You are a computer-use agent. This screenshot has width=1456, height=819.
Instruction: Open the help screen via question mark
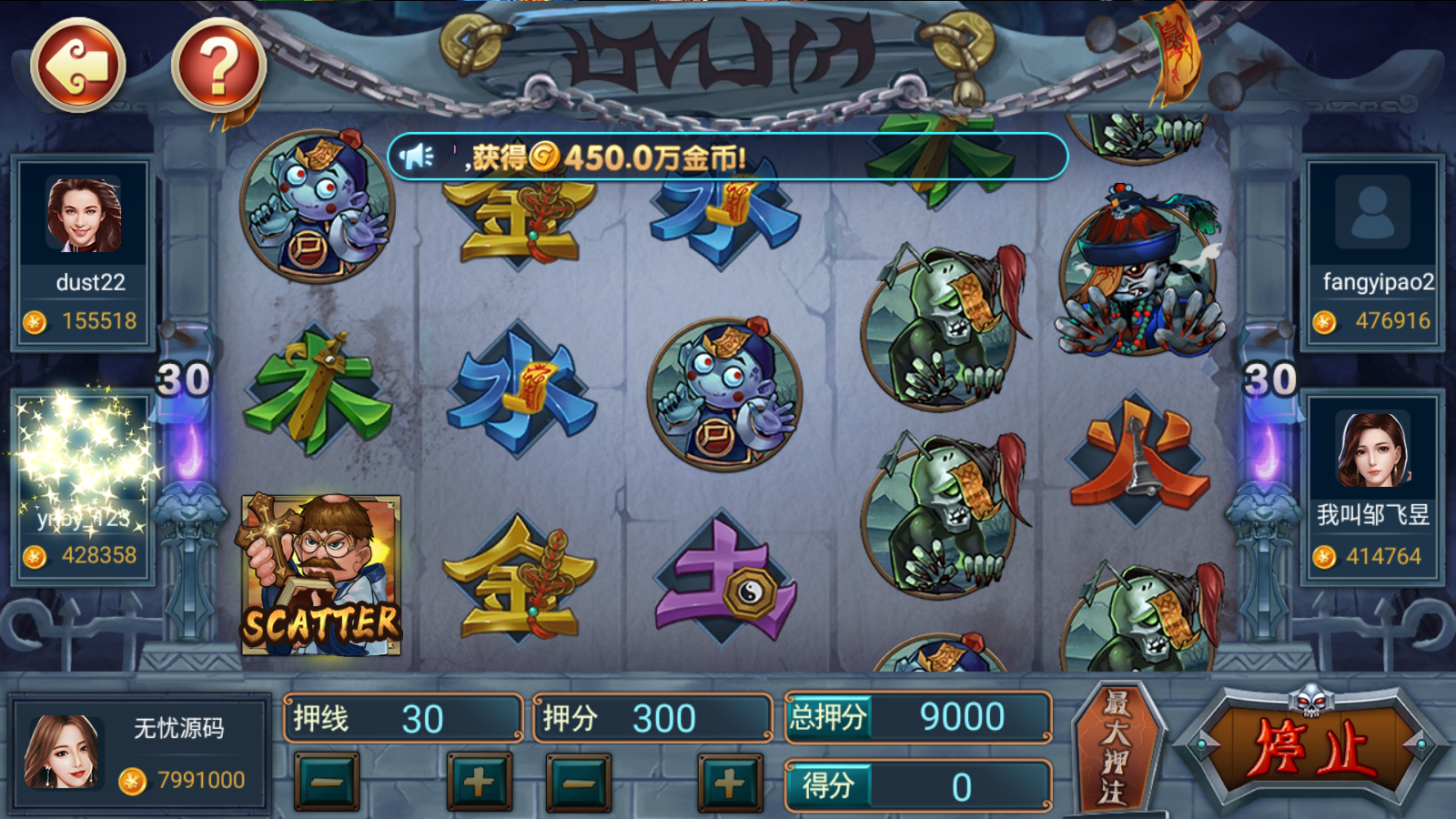(216, 64)
